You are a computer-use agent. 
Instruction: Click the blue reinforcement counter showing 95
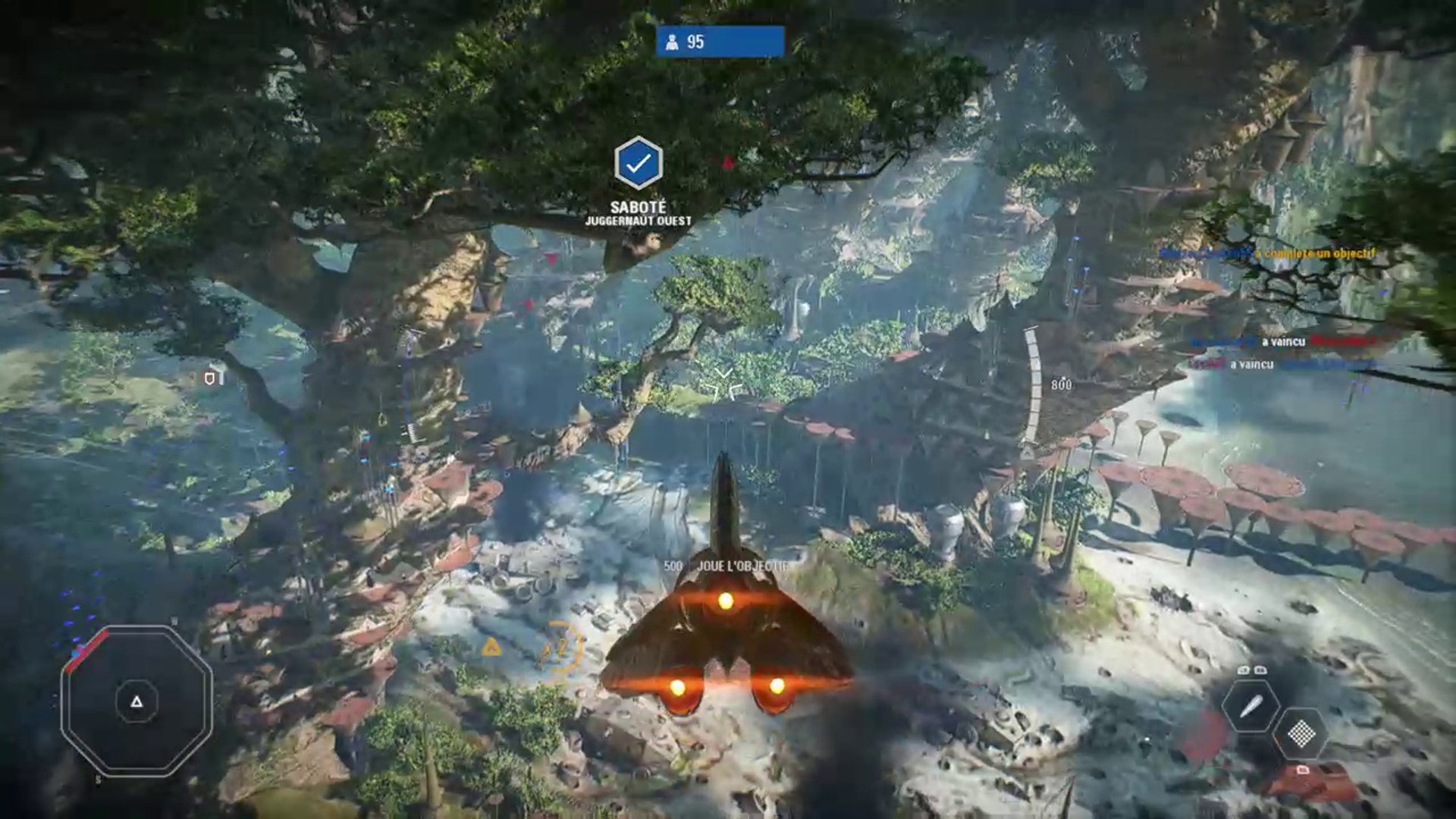[x=720, y=42]
